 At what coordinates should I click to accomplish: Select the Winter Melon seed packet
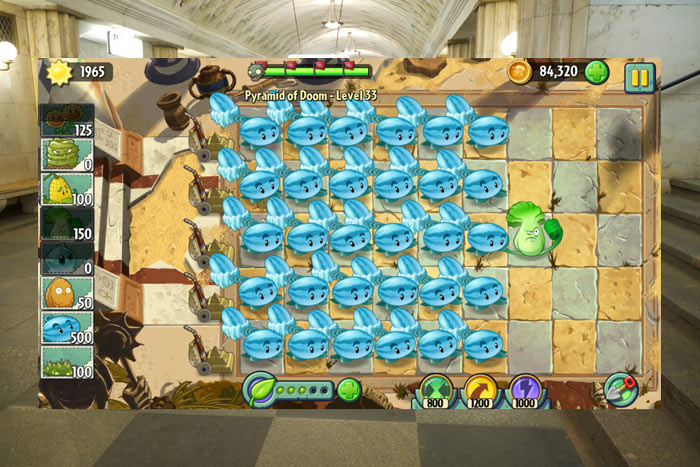67,329
